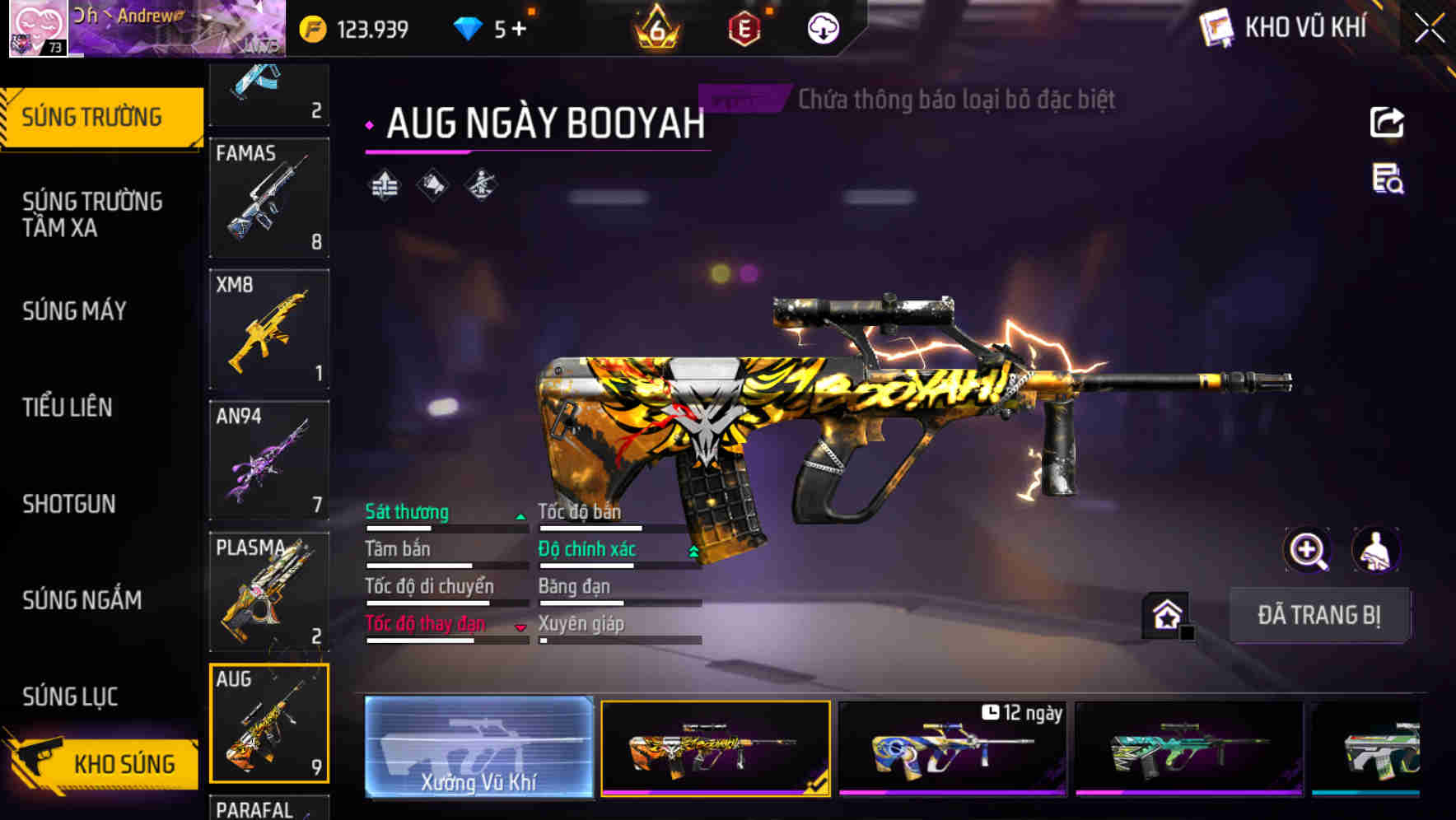Switch to Súng Ngắm category
This screenshot has width=1456, height=820.
pos(82,600)
